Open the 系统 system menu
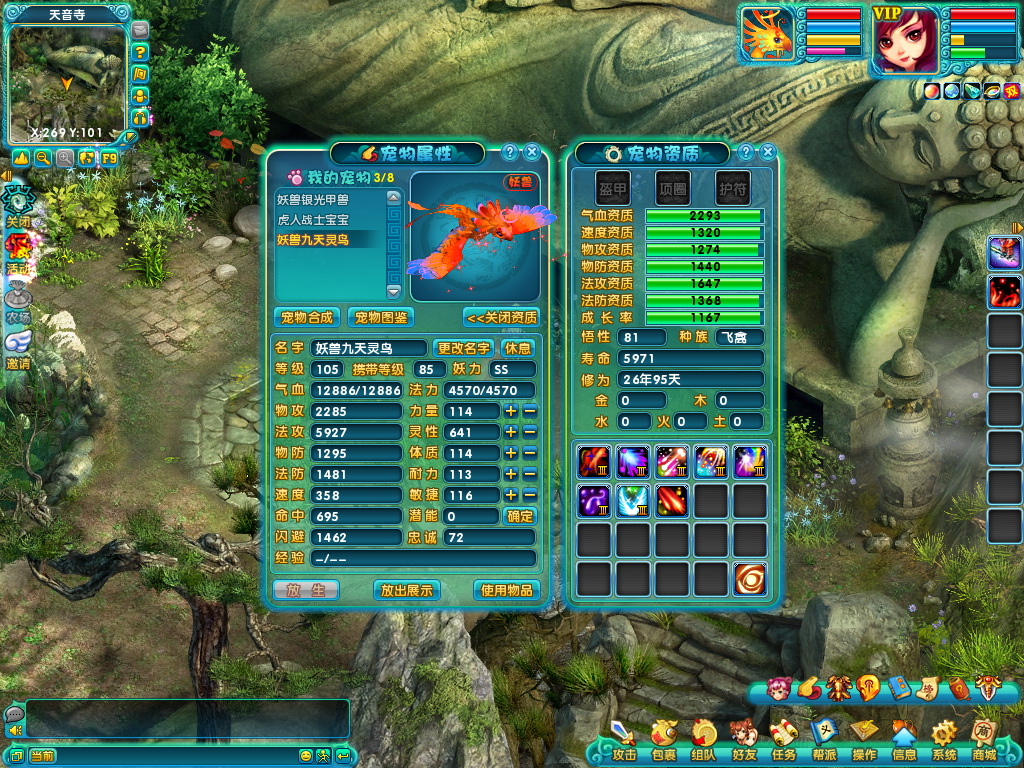 (943, 740)
